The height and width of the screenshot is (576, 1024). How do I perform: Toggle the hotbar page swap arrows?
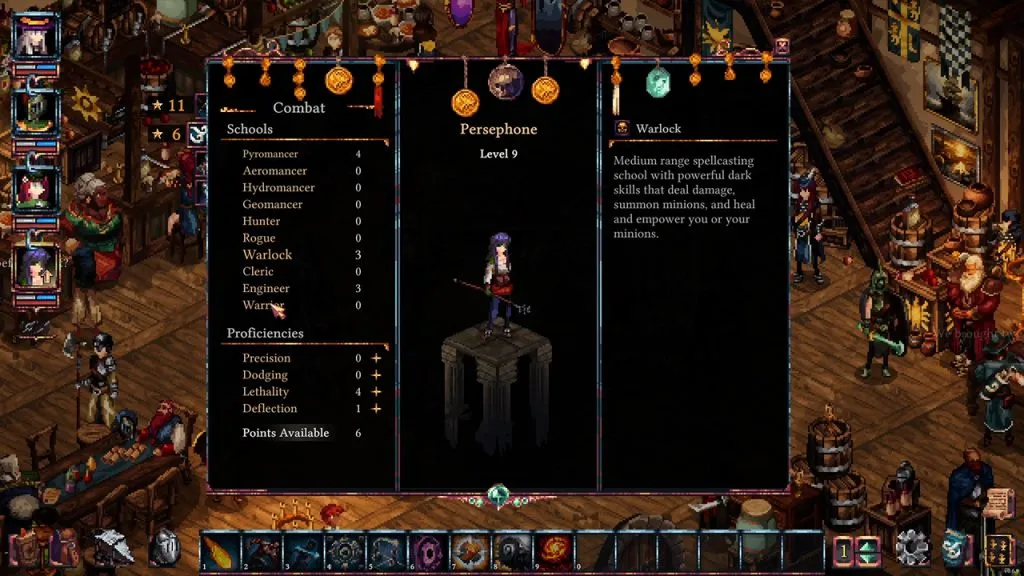click(867, 550)
